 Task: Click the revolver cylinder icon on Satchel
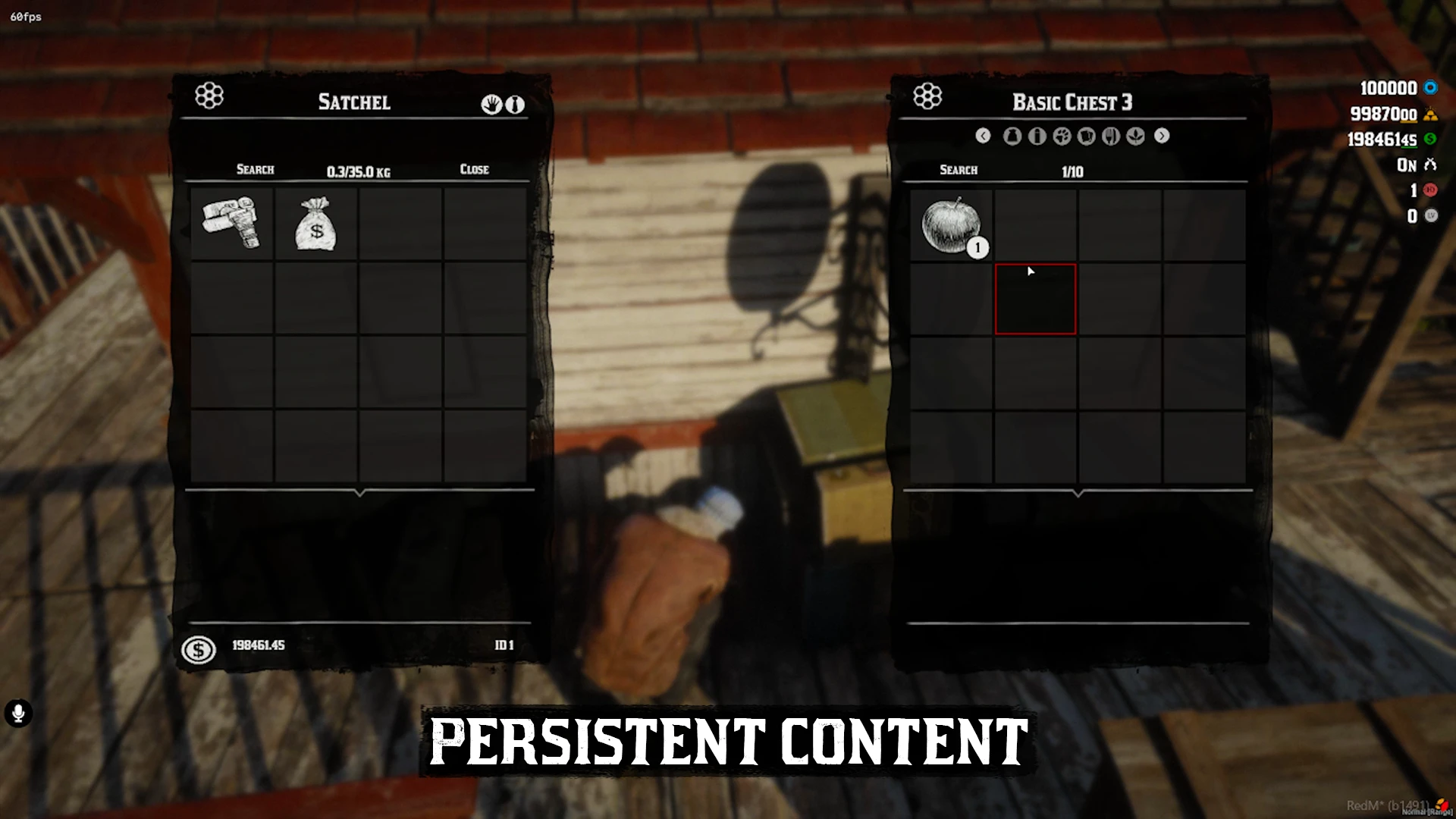click(x=209, y=96)
